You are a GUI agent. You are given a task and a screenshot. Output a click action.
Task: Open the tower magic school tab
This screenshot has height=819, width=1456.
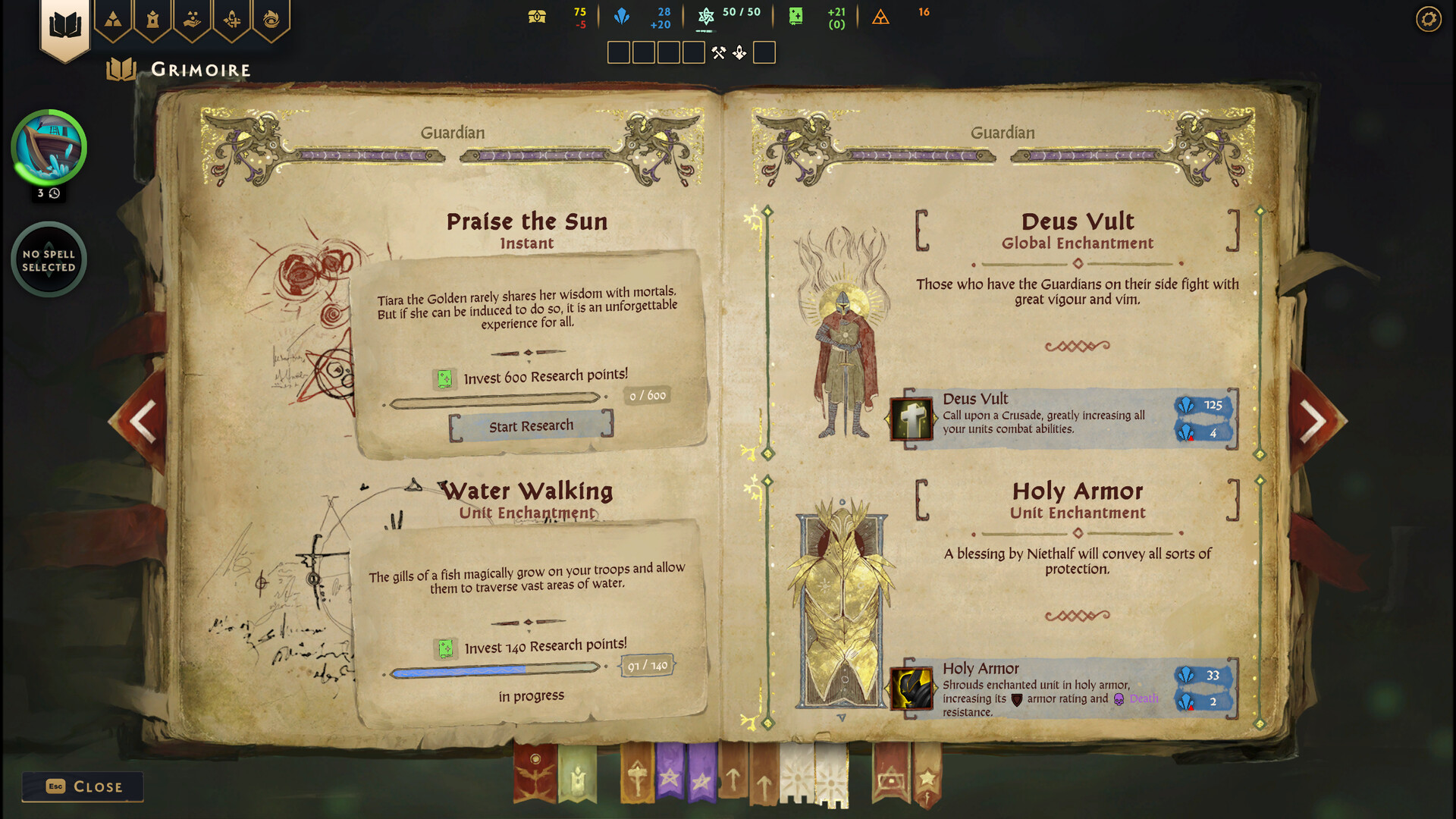click(x=152, y=20)
